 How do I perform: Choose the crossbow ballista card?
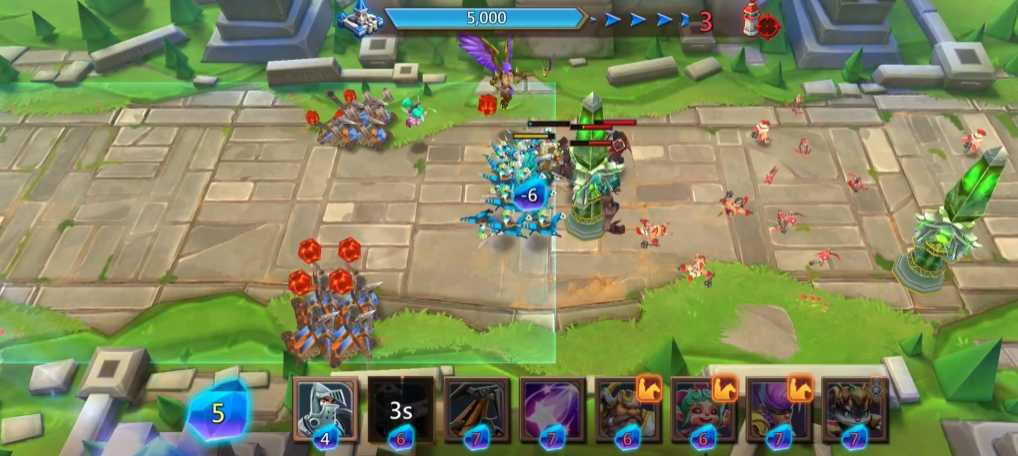coord(477,408)
